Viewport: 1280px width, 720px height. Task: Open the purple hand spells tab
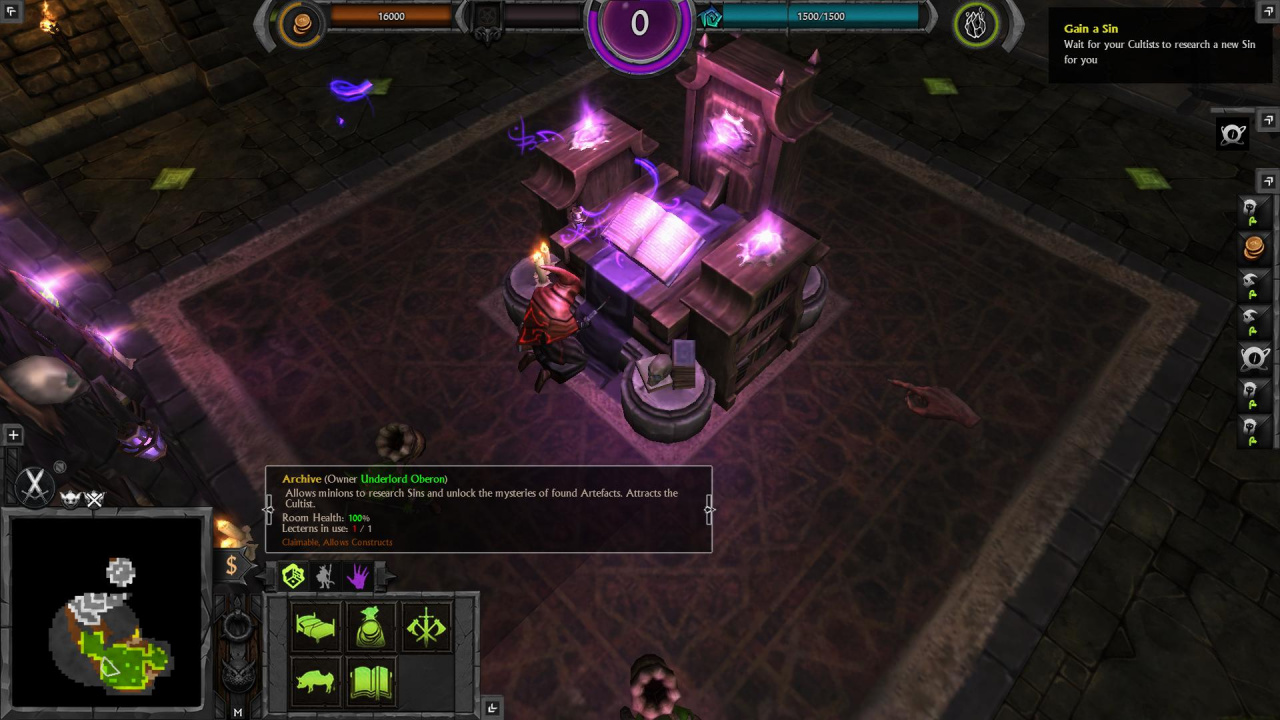(x=358, y=576)
